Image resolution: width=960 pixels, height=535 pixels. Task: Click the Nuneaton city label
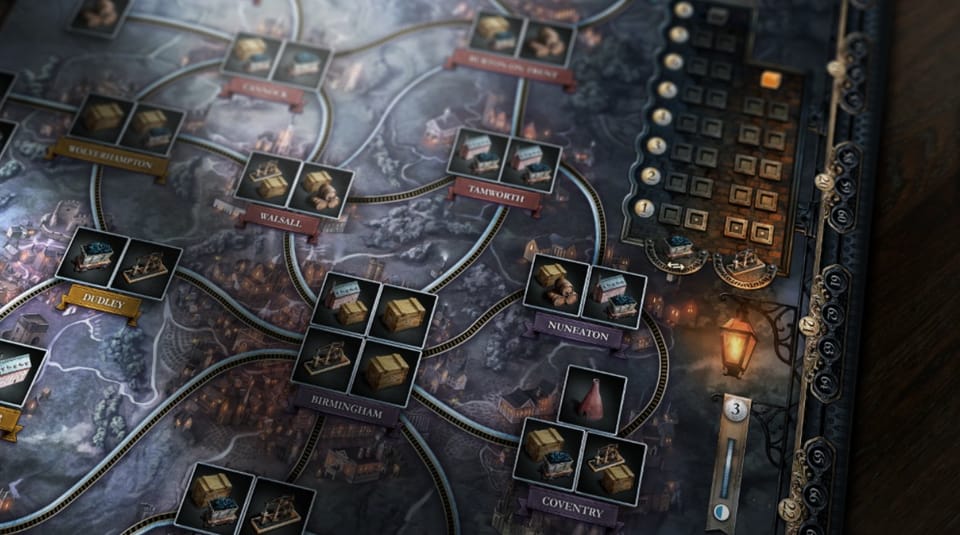point(578,333)
